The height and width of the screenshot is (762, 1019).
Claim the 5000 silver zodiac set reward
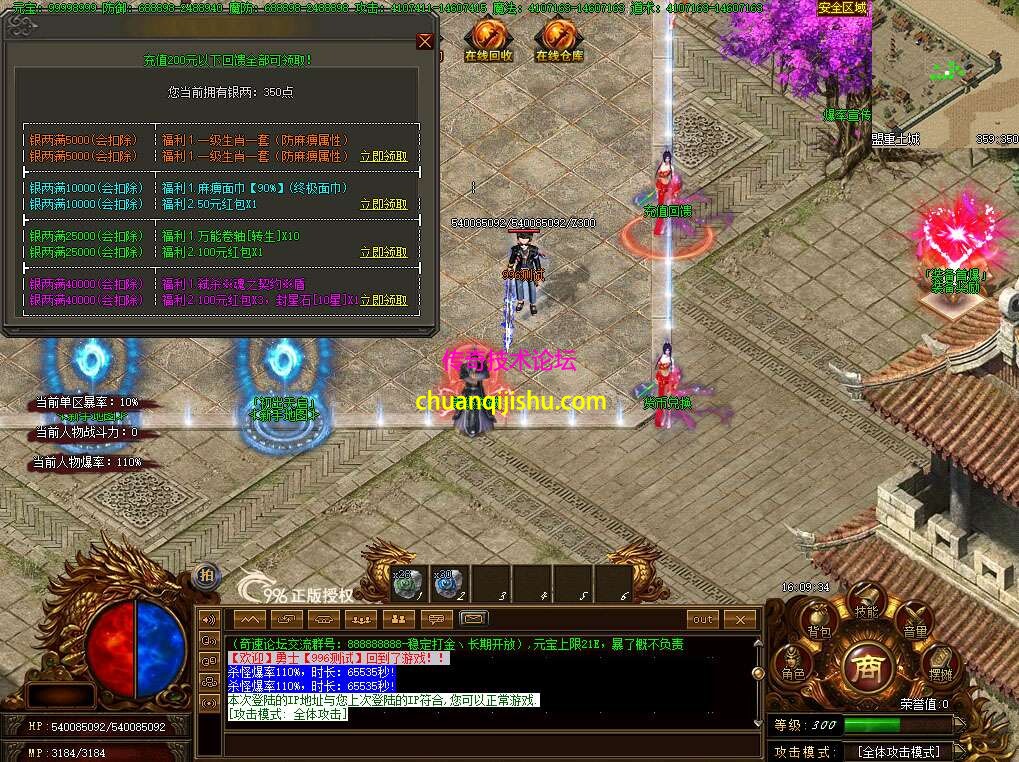(x=383, y=156)
